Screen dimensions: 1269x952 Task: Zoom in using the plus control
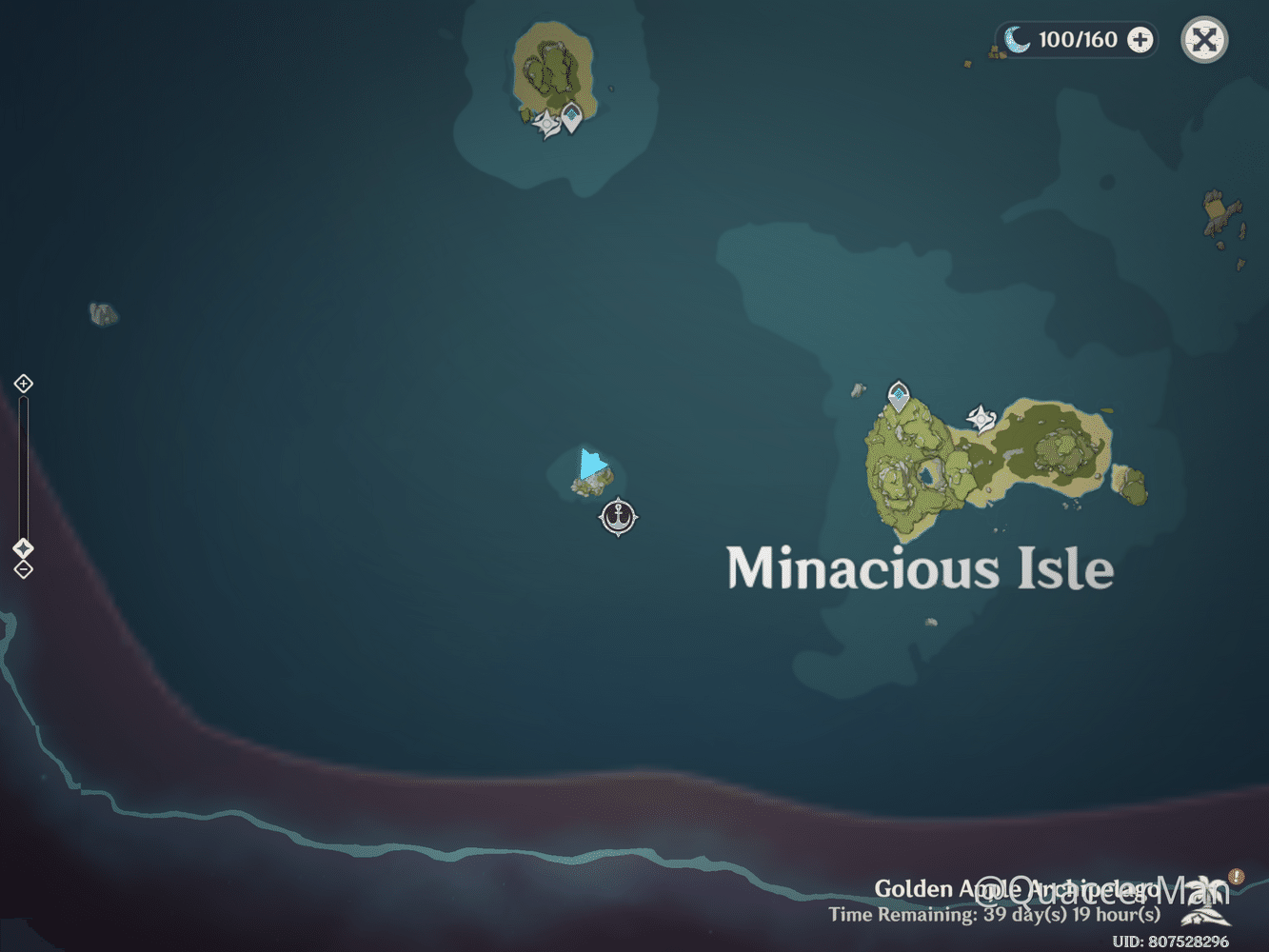tap(22, 384)
